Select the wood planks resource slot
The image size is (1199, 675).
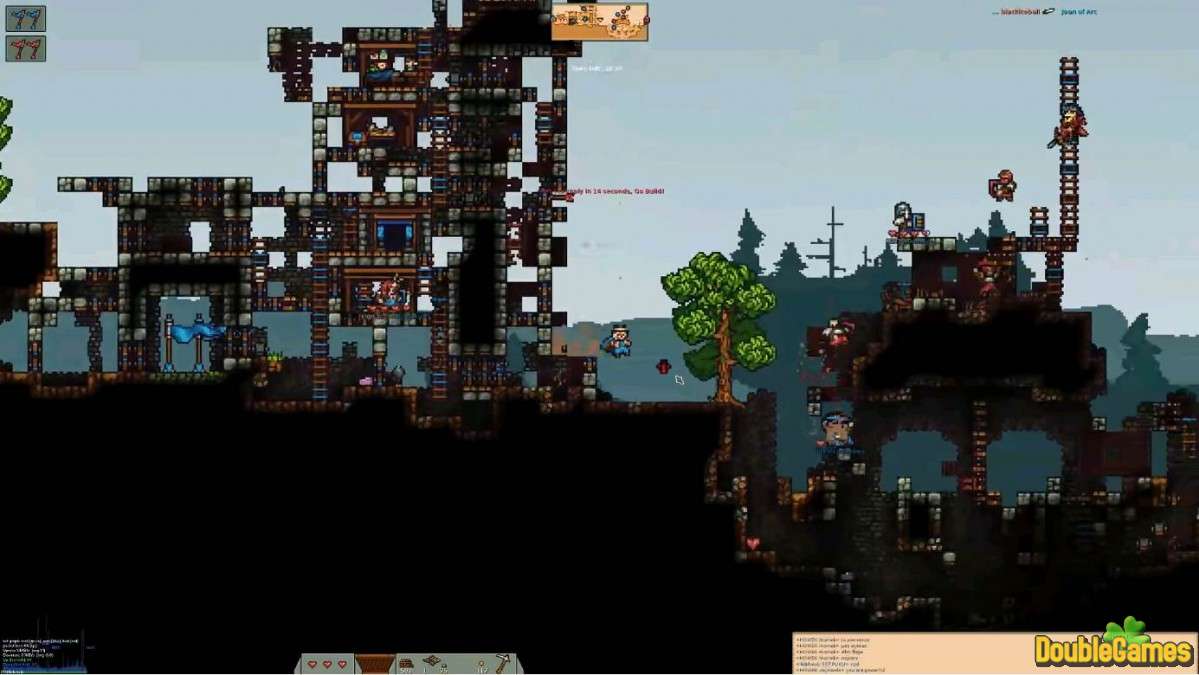[x=435, y=663]
